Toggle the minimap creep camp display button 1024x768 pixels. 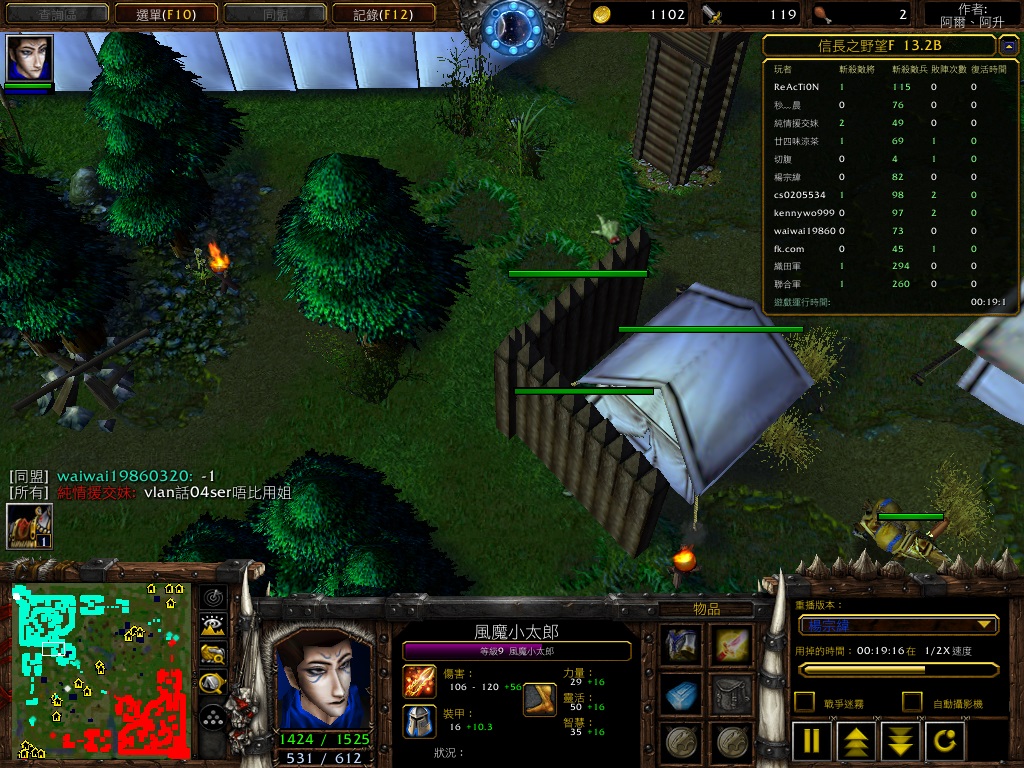pos(212,684)
